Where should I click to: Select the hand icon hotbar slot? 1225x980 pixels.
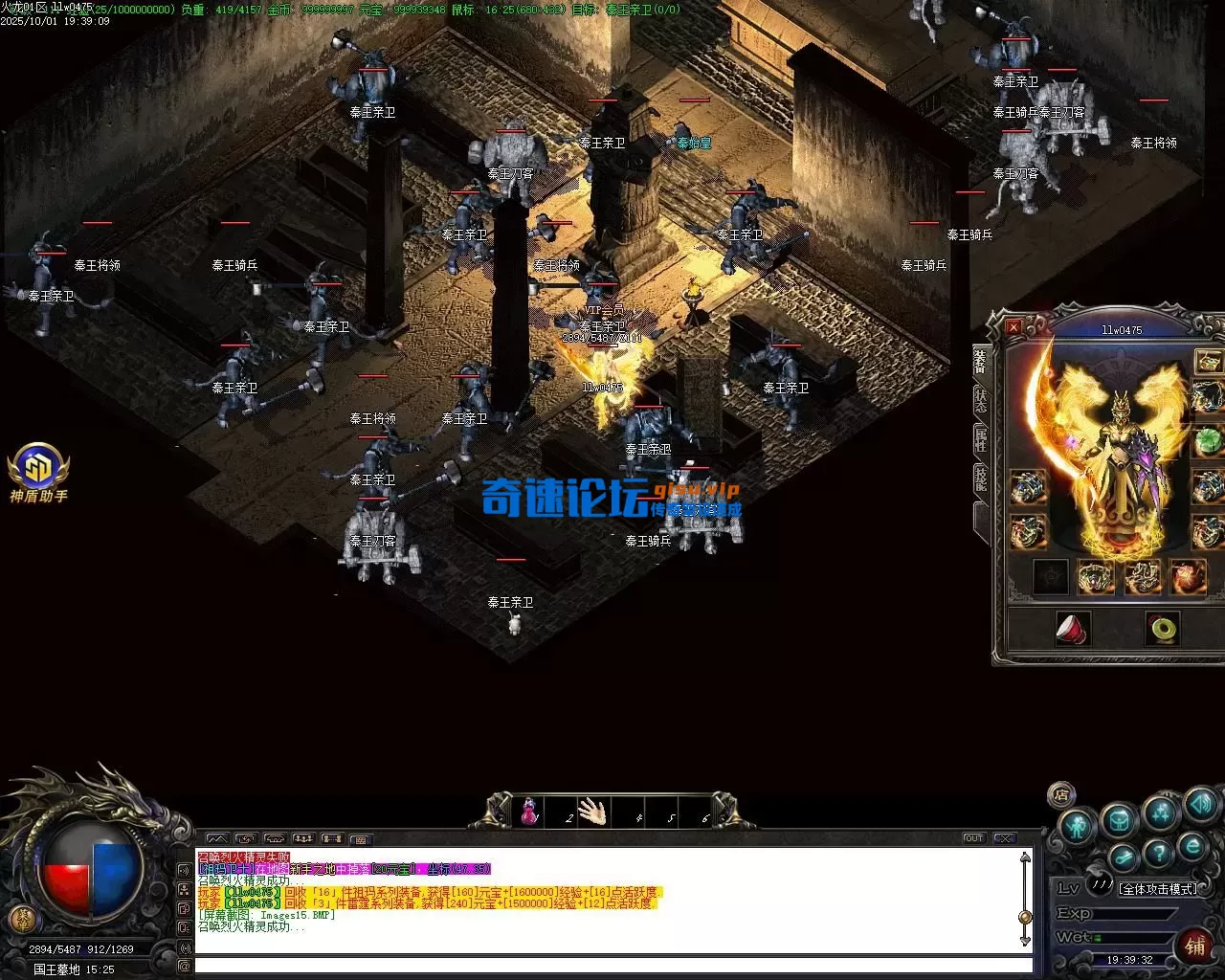click(x=592, y=813)
